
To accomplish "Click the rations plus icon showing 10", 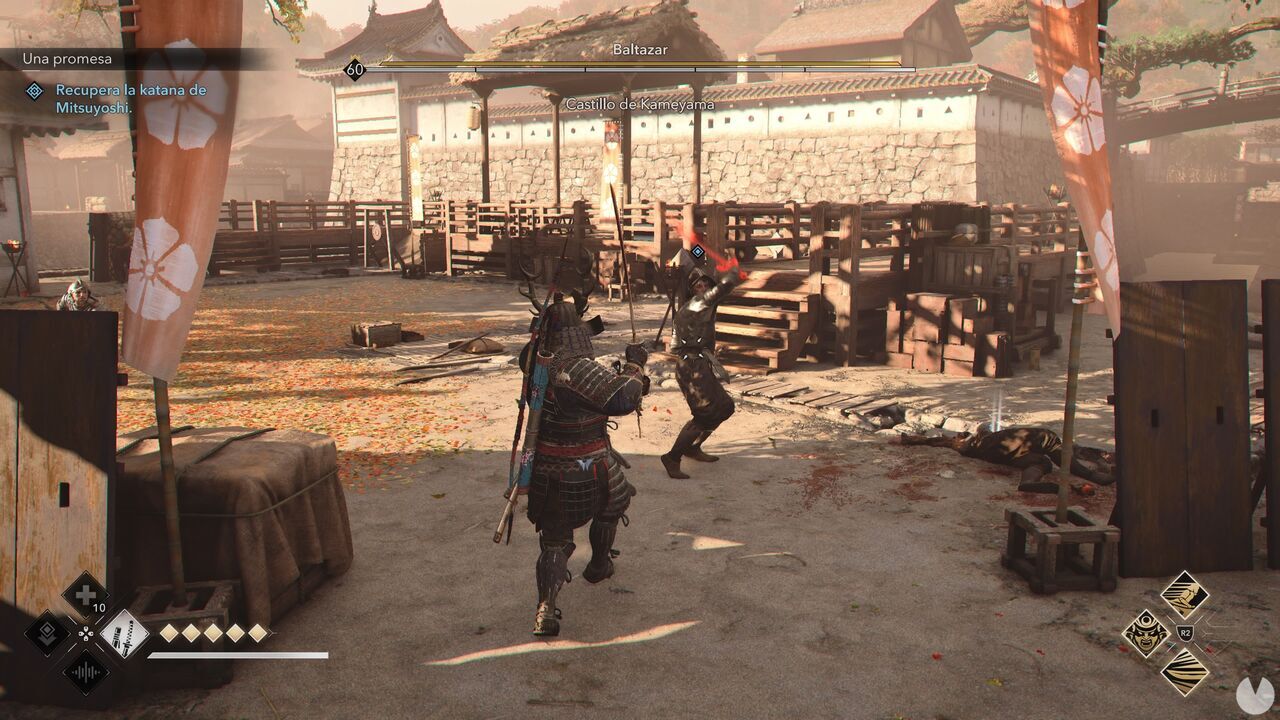I will click(x=84, y=593).
